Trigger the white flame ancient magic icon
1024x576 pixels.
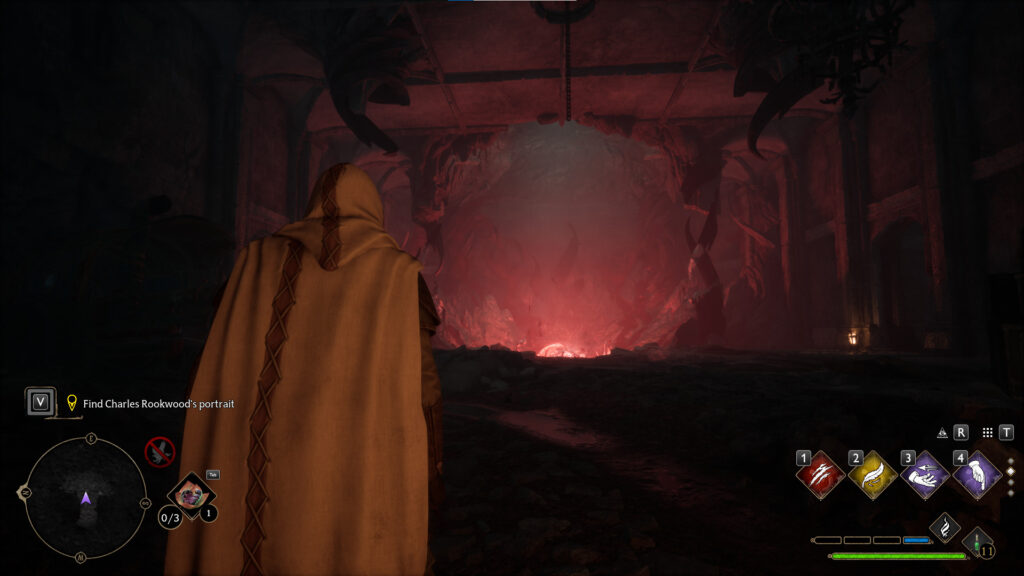pyautogui.click(x=944, y=527)
